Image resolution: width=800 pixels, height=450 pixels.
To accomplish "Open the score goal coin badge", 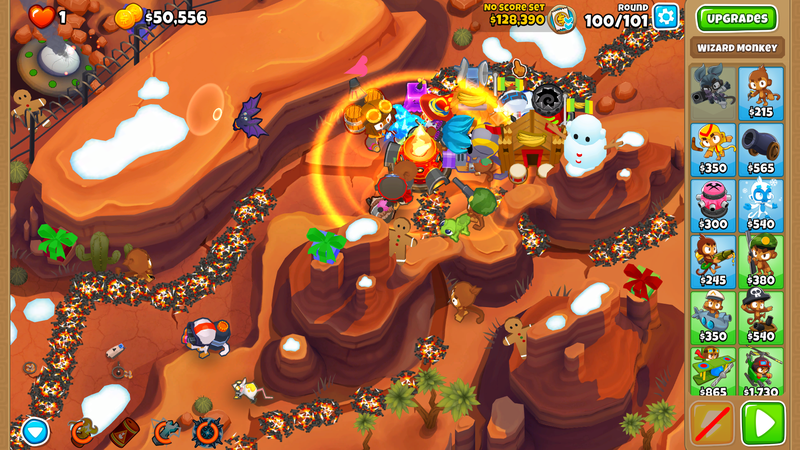I will (x=562, y=19).
